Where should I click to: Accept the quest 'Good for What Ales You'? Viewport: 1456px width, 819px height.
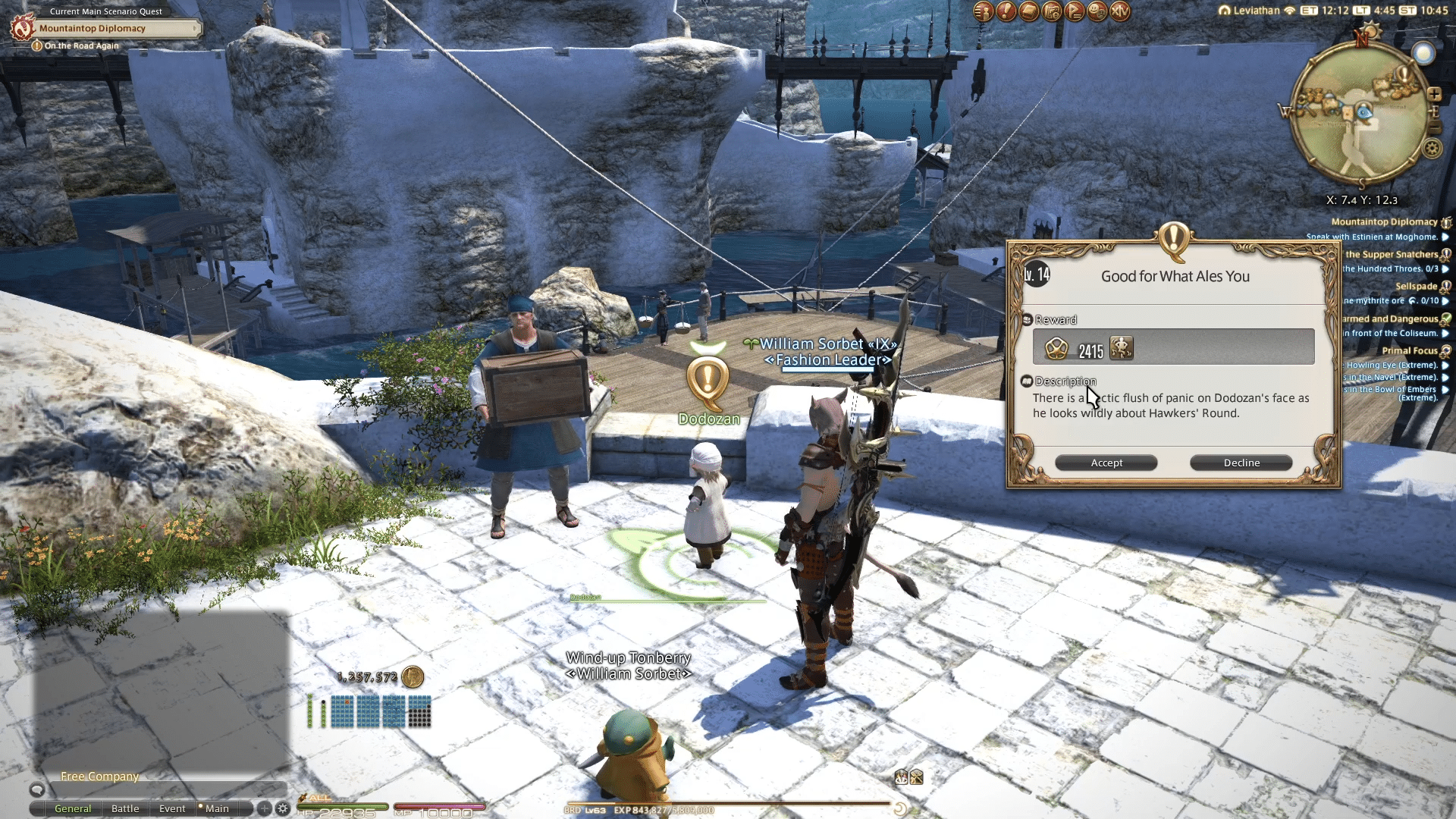click(x=1106, y=463)
